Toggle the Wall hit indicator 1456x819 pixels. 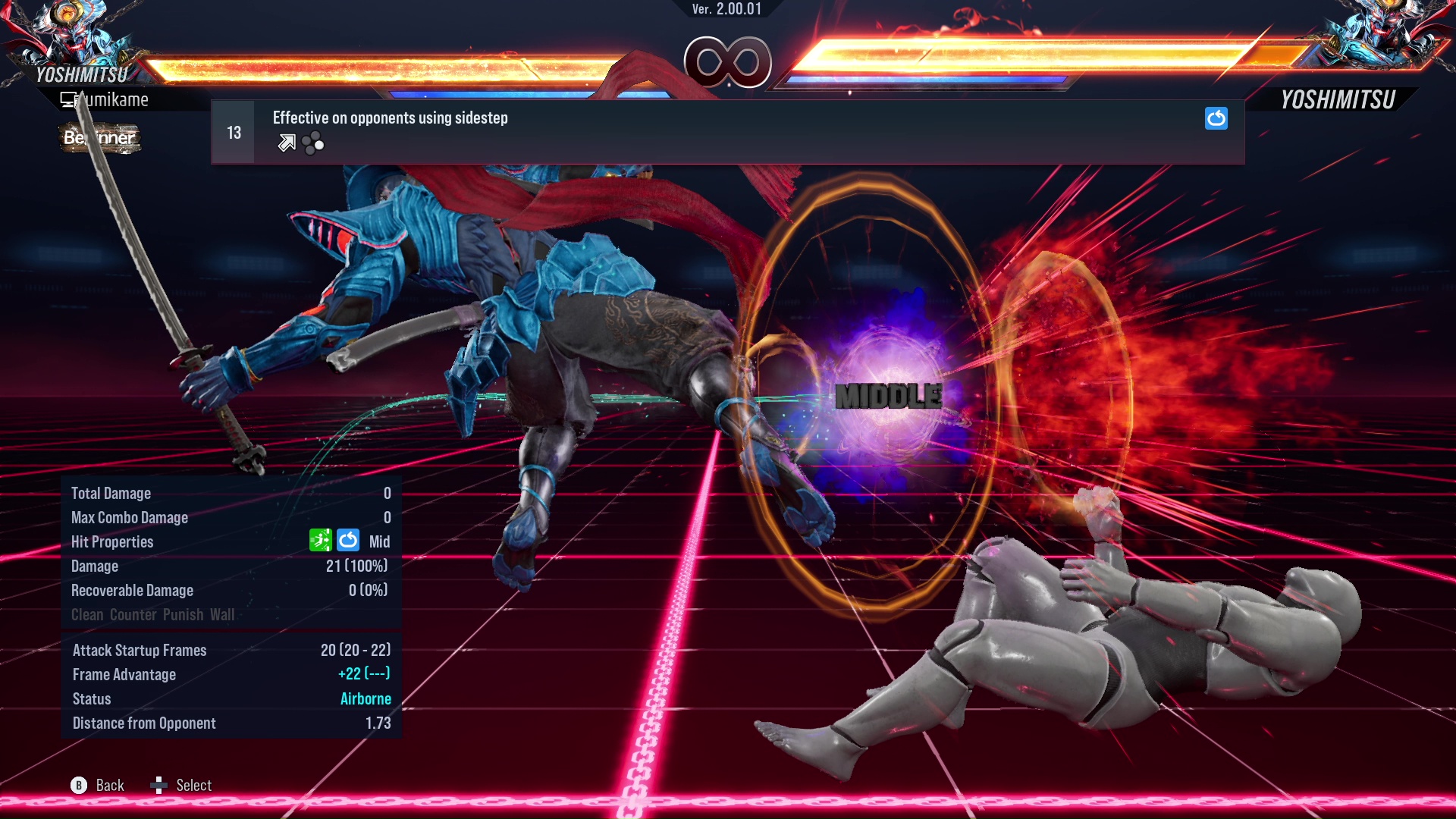tap(221, 615)
